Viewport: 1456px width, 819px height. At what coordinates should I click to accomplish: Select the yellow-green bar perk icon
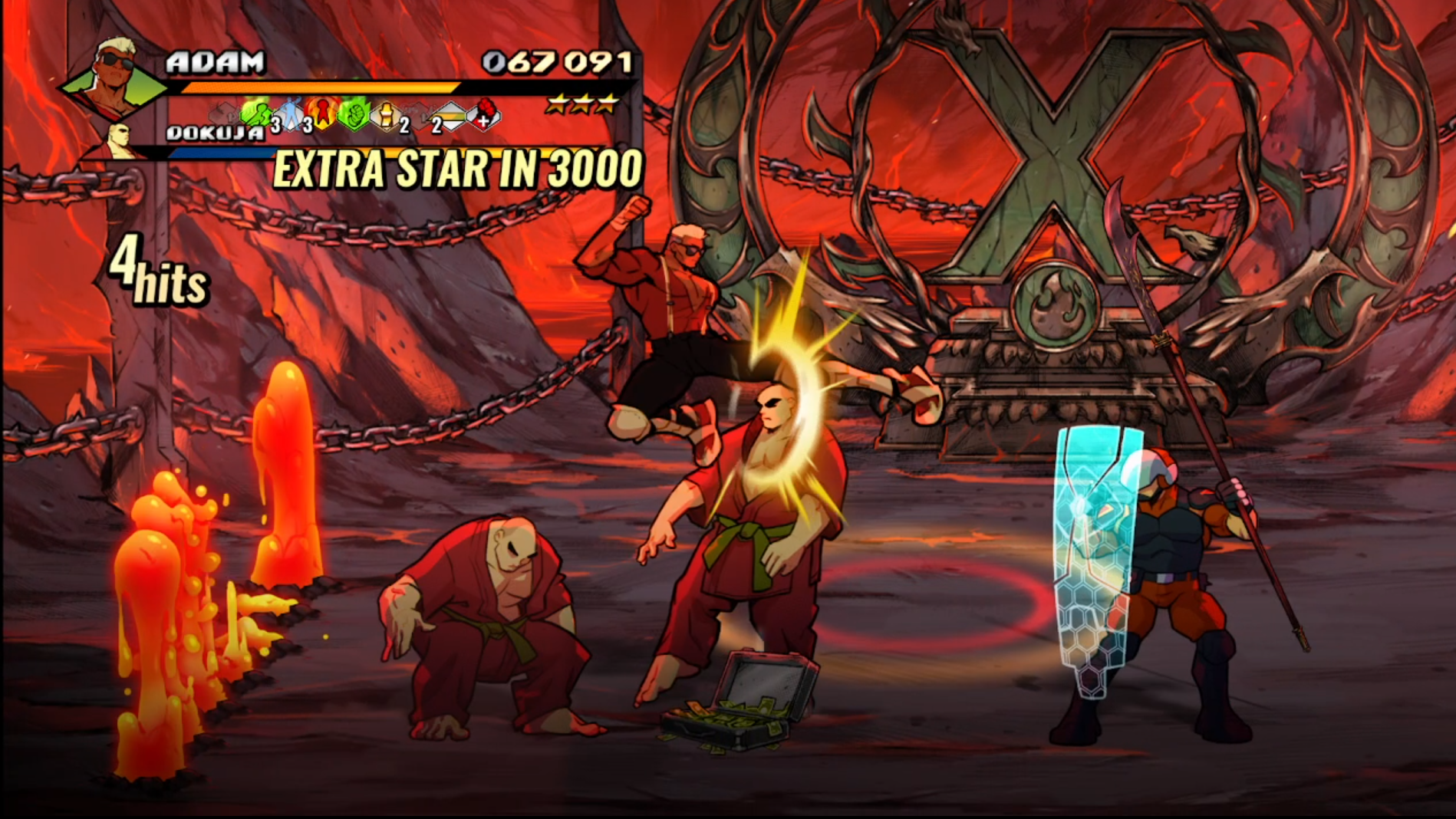451,117
